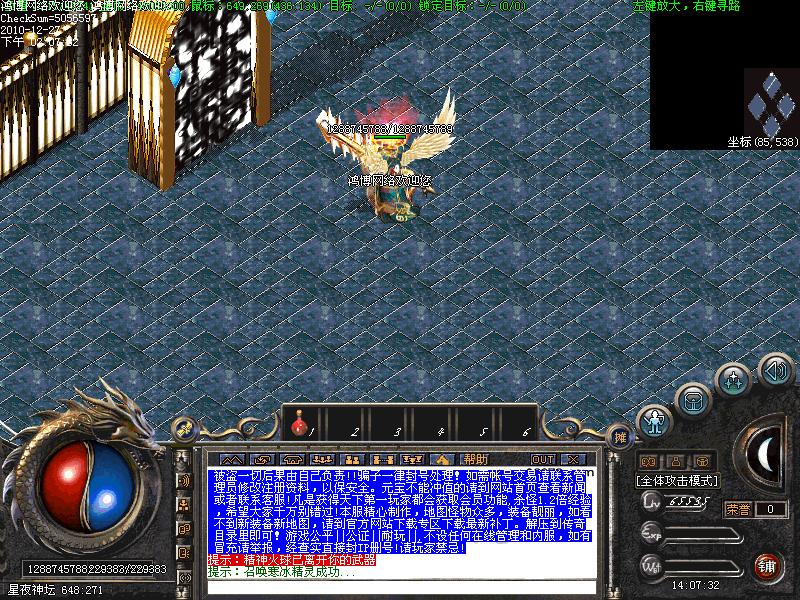Click the chat text input line
The height and width of the screenshot is (600, 800).
390,588
